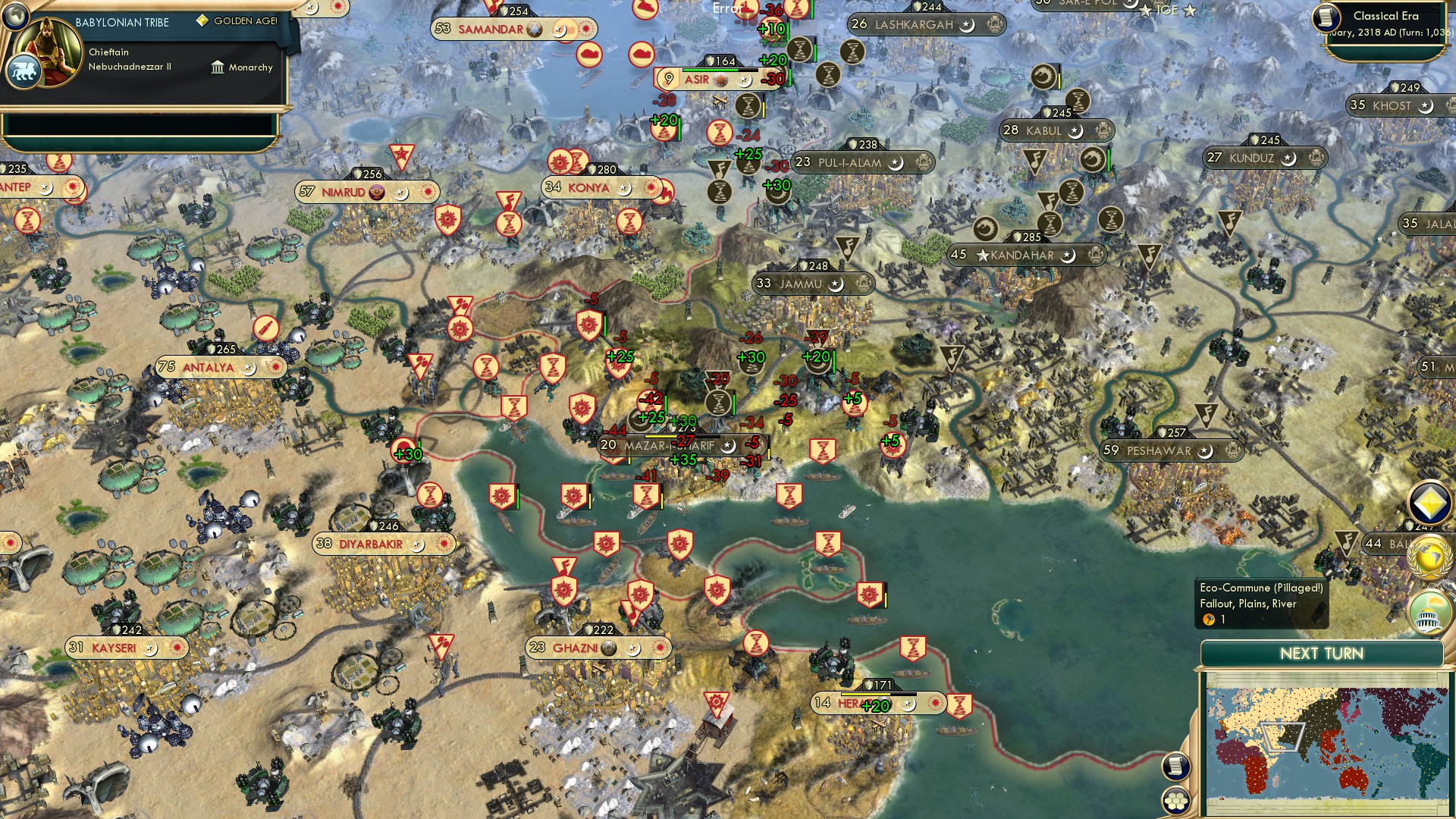
Task: Click the Golden Age diamond icon
Action: [x=202, y=21]
